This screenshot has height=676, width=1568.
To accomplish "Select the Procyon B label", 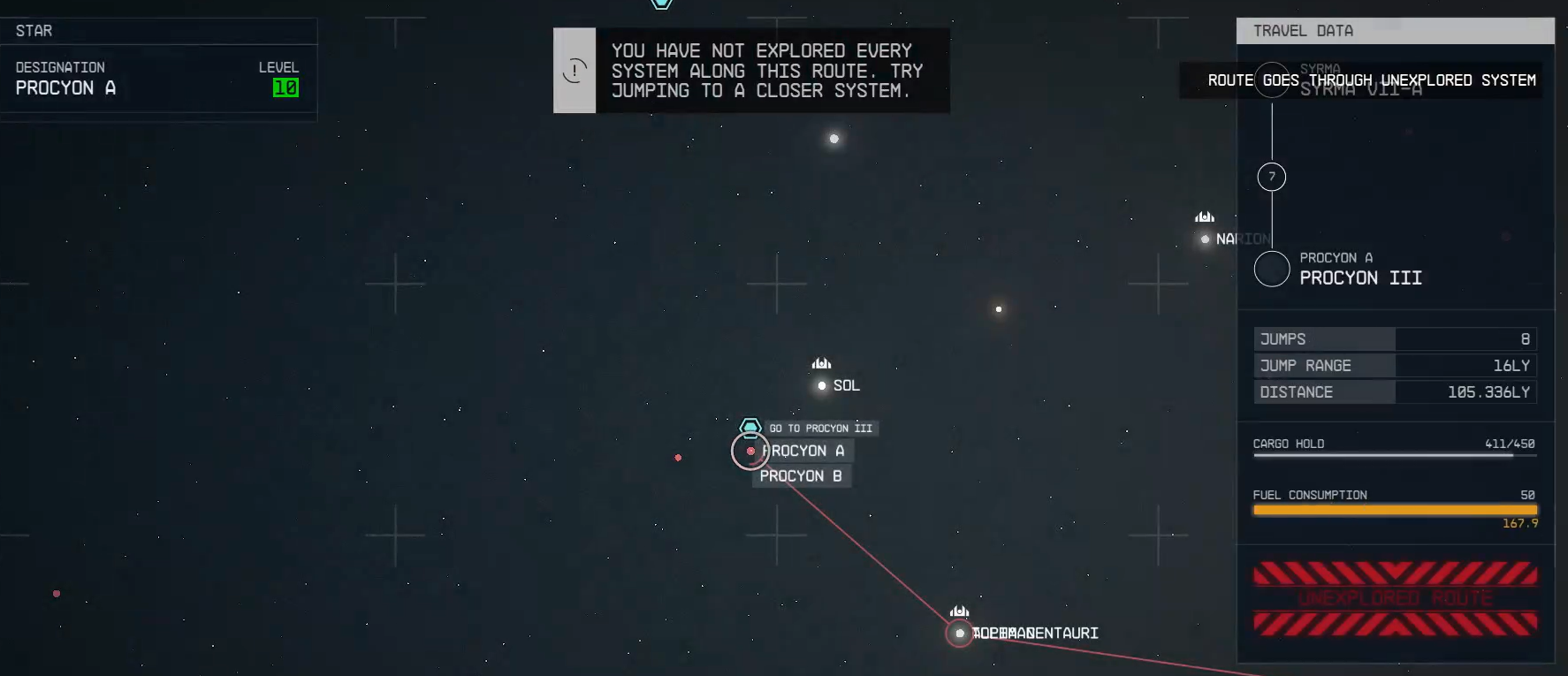I will click(800, 475).
